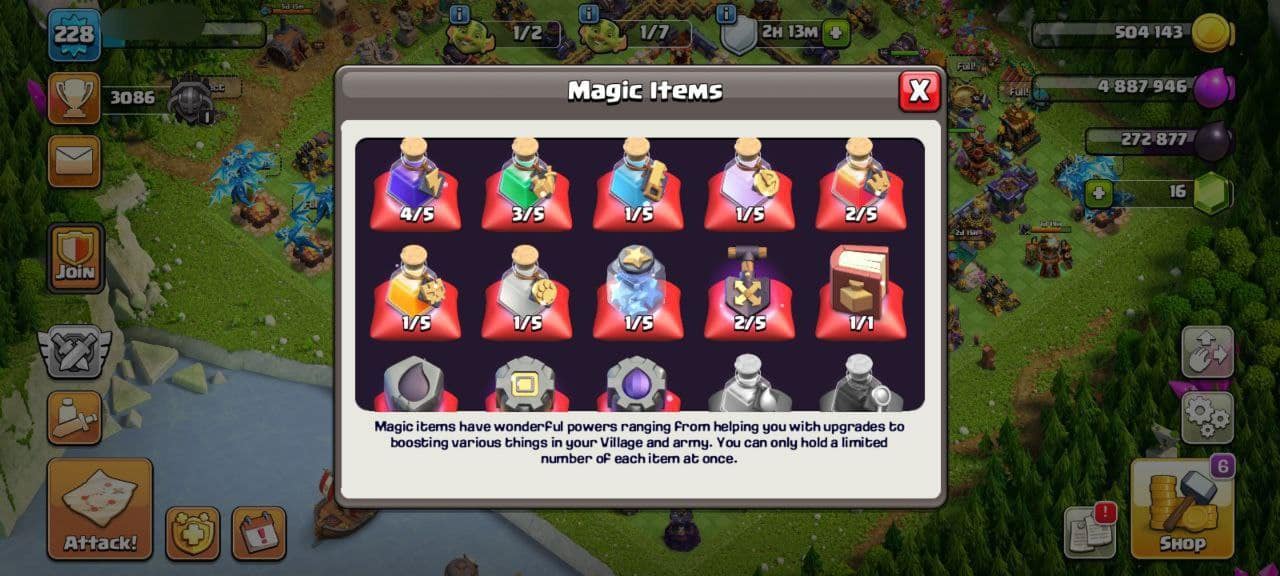Select the gold square gear-shaped item
This screenshot has width=1280, height=576.
pyautogui.click(x=527, y=386)
